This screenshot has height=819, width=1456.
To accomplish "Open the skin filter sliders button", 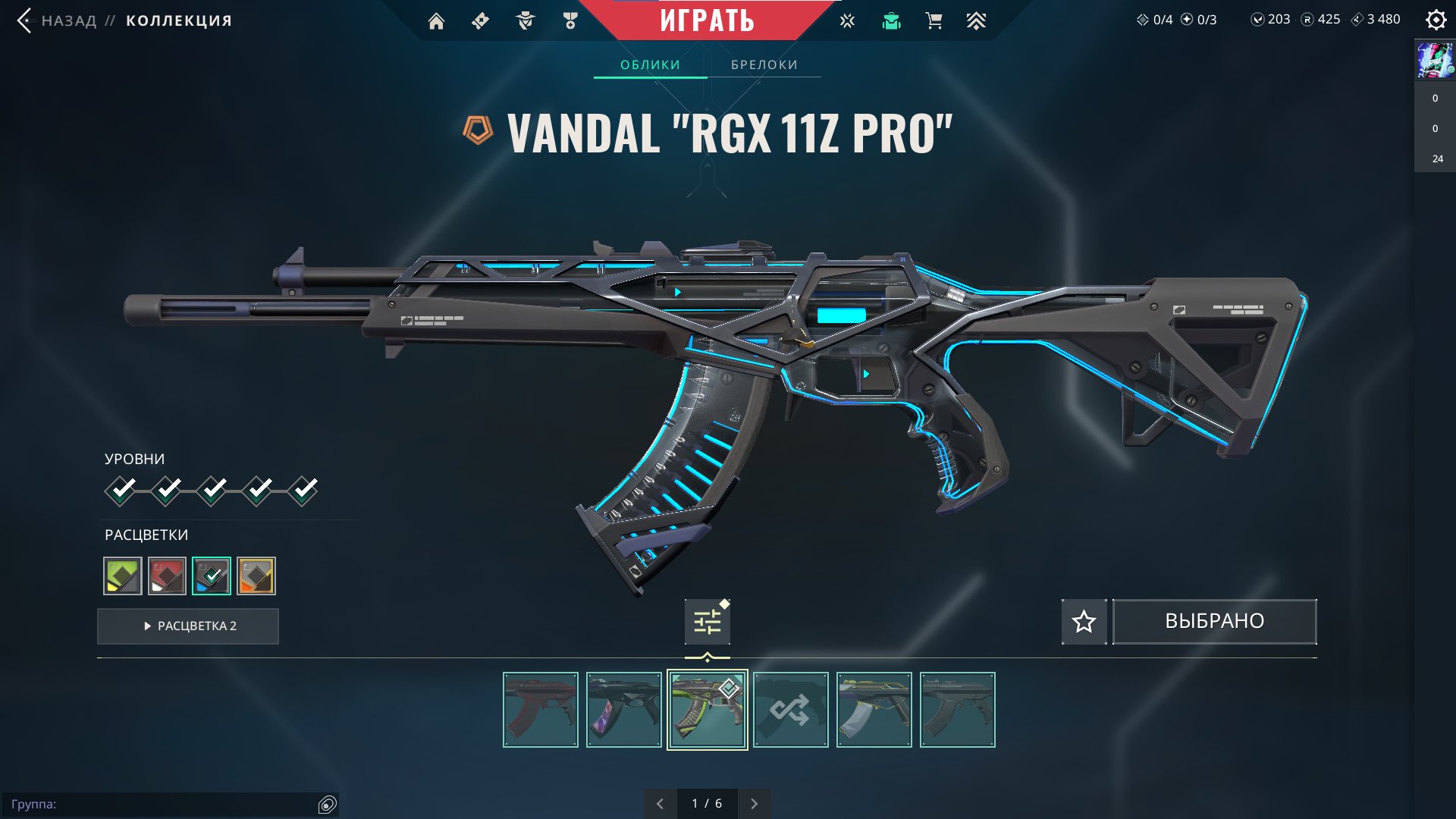I will point(707,623).
